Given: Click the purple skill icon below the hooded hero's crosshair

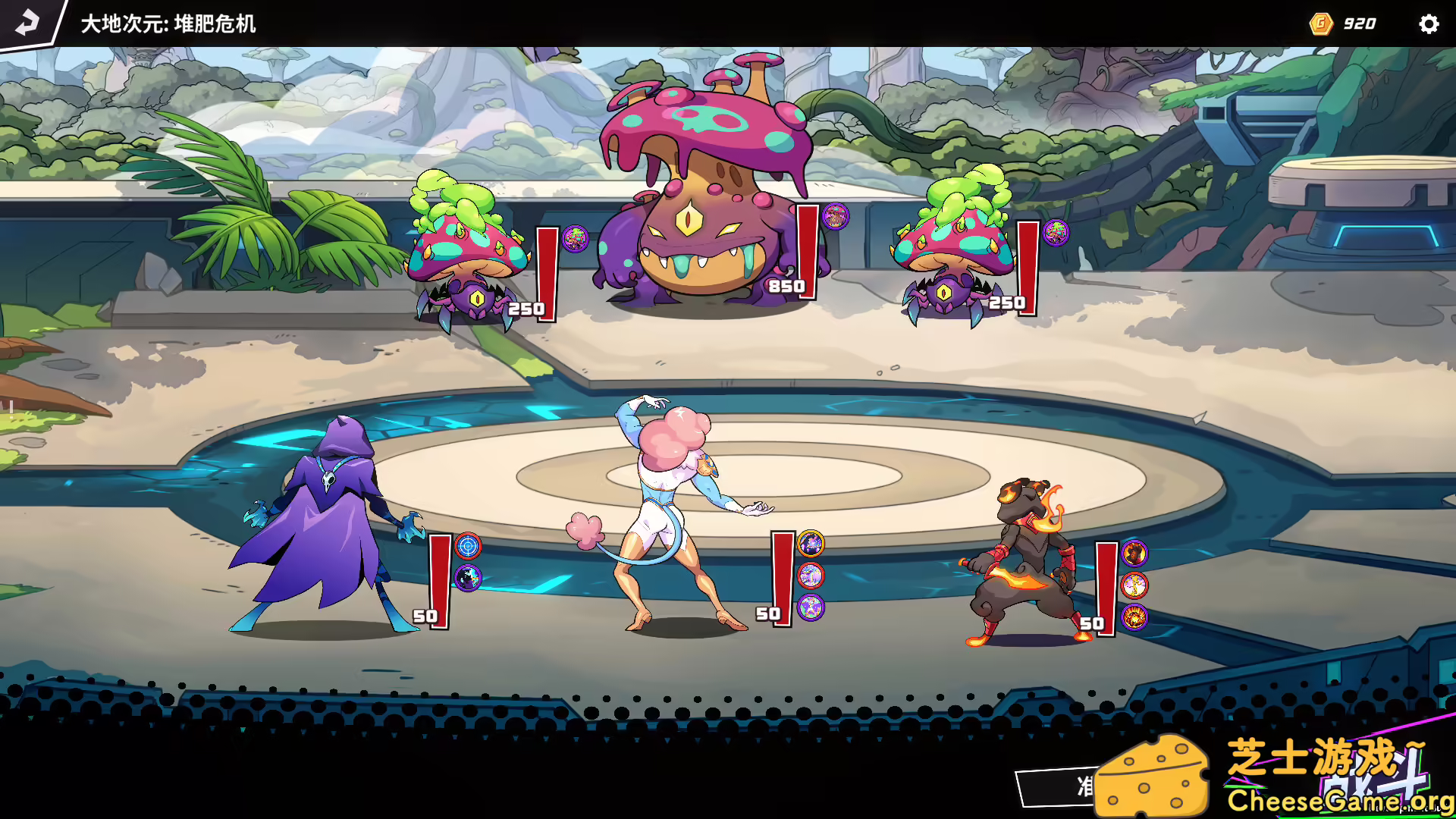Looking at the screenshot, I should [468, 576].
